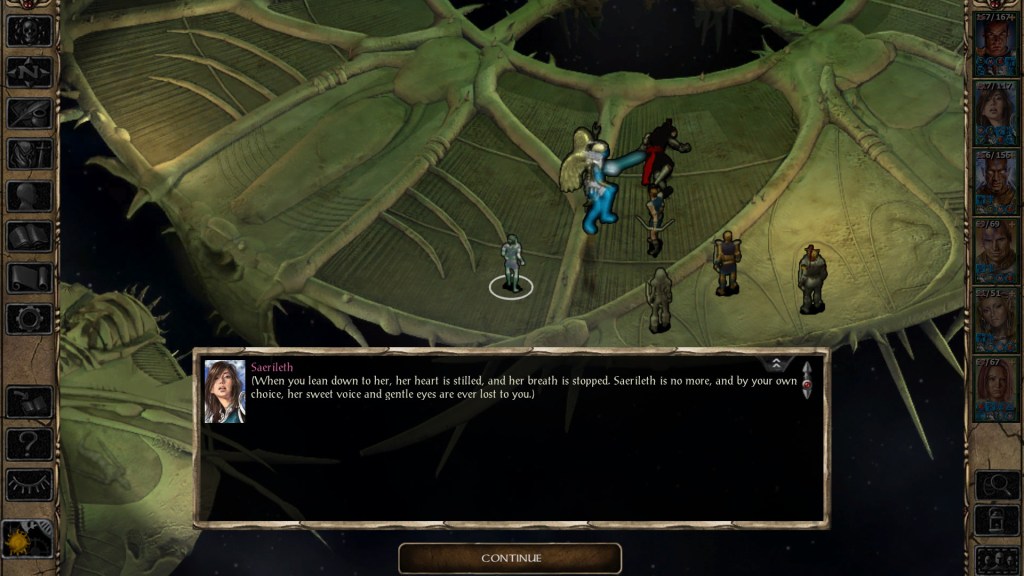Open the mage spellbook icon

(29, 236)
